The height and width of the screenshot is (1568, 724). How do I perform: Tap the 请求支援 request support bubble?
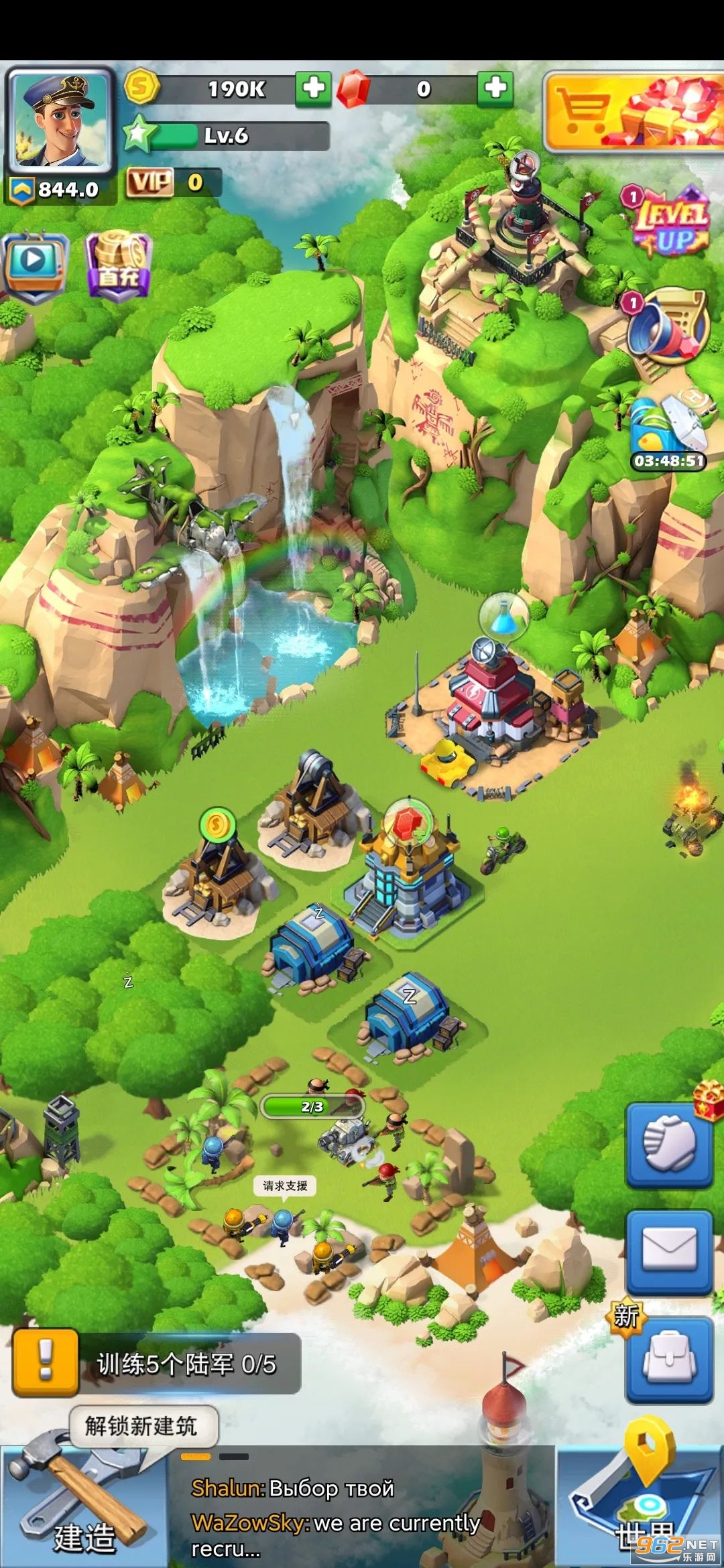286,1186
